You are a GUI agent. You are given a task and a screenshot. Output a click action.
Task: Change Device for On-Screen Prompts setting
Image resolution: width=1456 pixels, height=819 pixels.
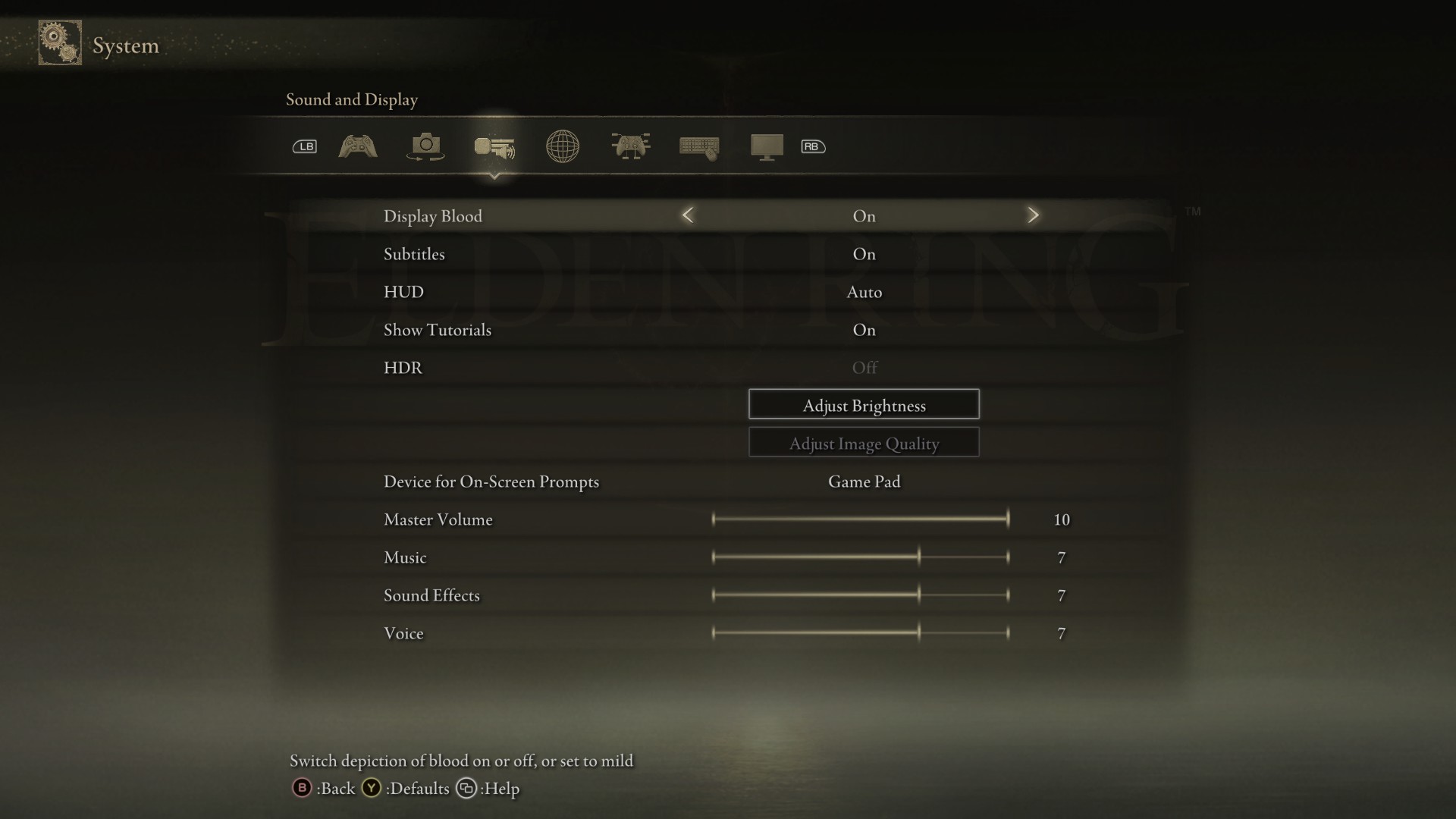click(x=864, y=481)
